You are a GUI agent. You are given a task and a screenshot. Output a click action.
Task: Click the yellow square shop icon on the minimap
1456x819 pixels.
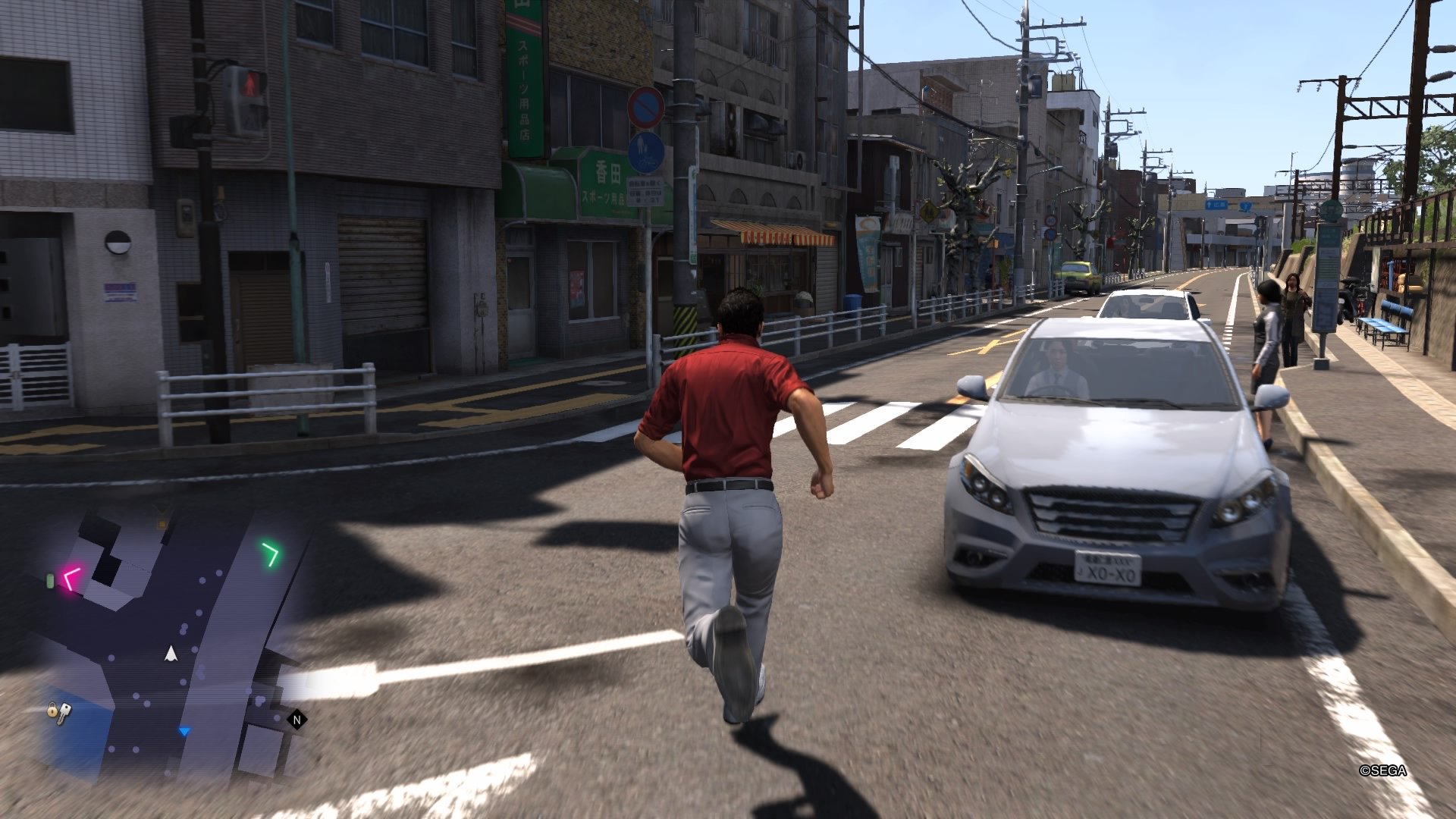click(161, 524)
